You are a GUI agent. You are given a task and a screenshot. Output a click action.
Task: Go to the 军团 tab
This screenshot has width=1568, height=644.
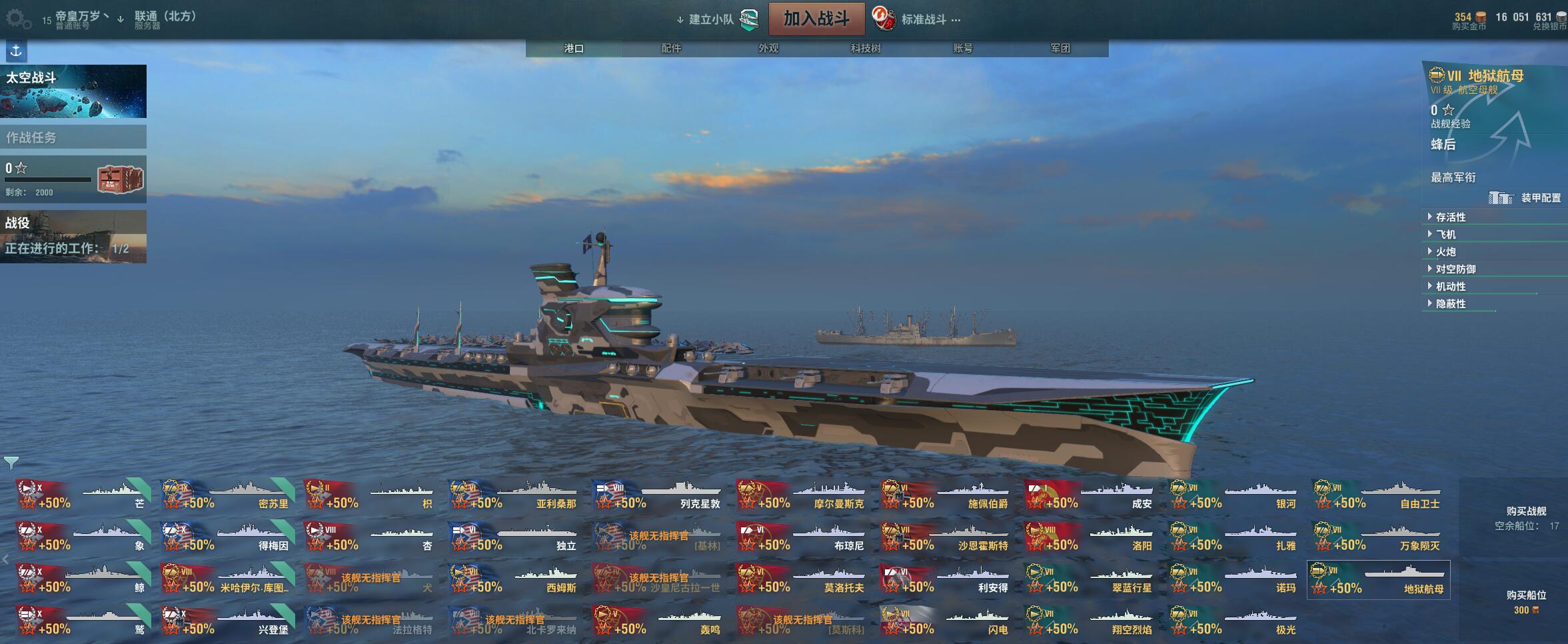pos(1060,48)
